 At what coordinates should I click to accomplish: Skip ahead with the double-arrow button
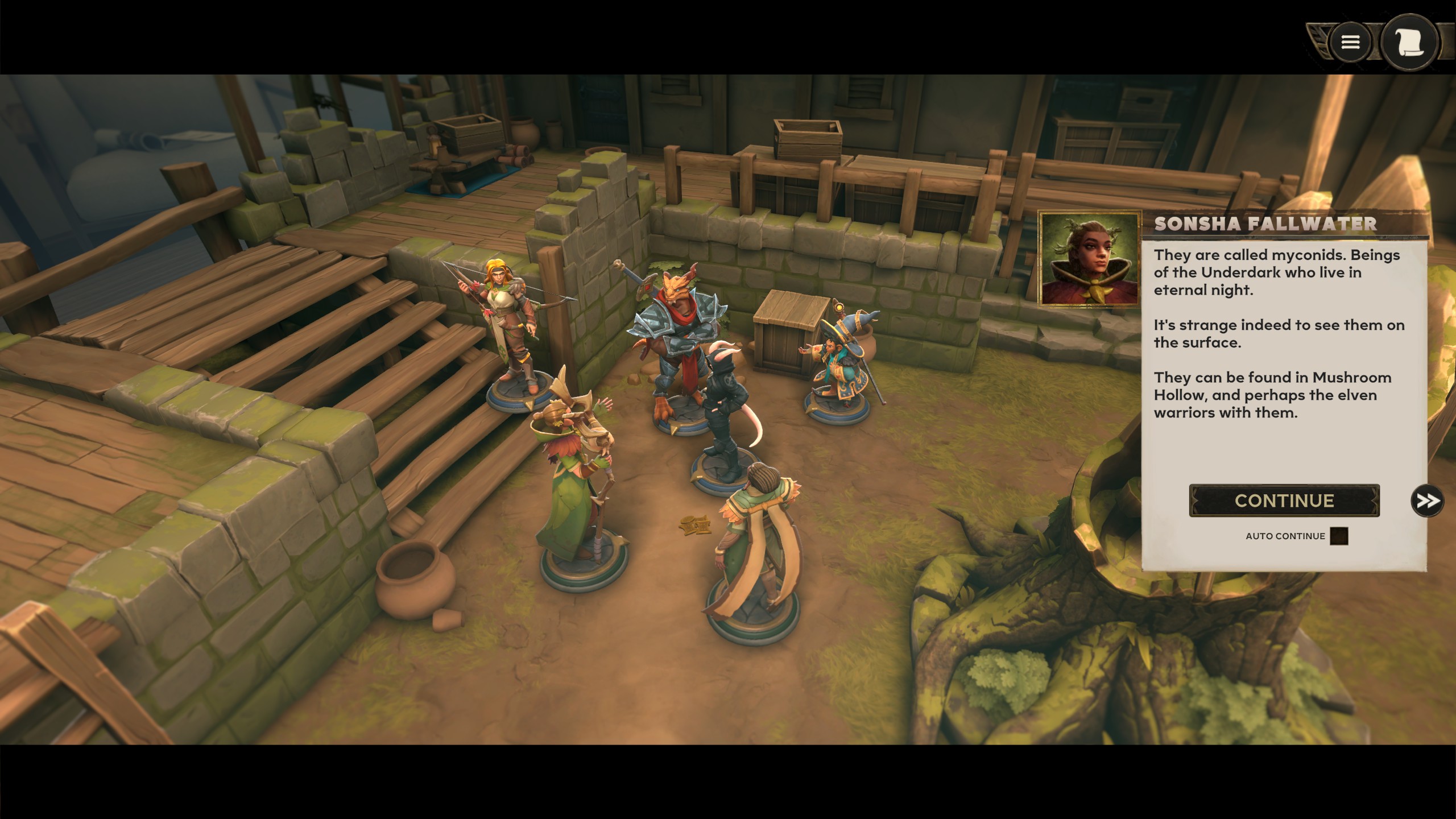pyautogui.click(x=1427, y=500)
